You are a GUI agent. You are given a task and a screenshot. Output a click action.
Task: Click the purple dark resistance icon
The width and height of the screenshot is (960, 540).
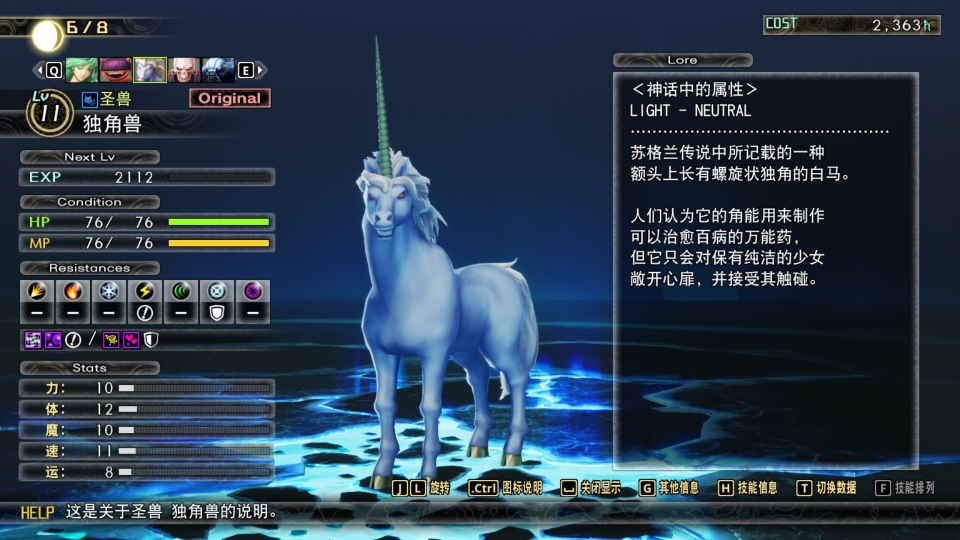[253, 291]
